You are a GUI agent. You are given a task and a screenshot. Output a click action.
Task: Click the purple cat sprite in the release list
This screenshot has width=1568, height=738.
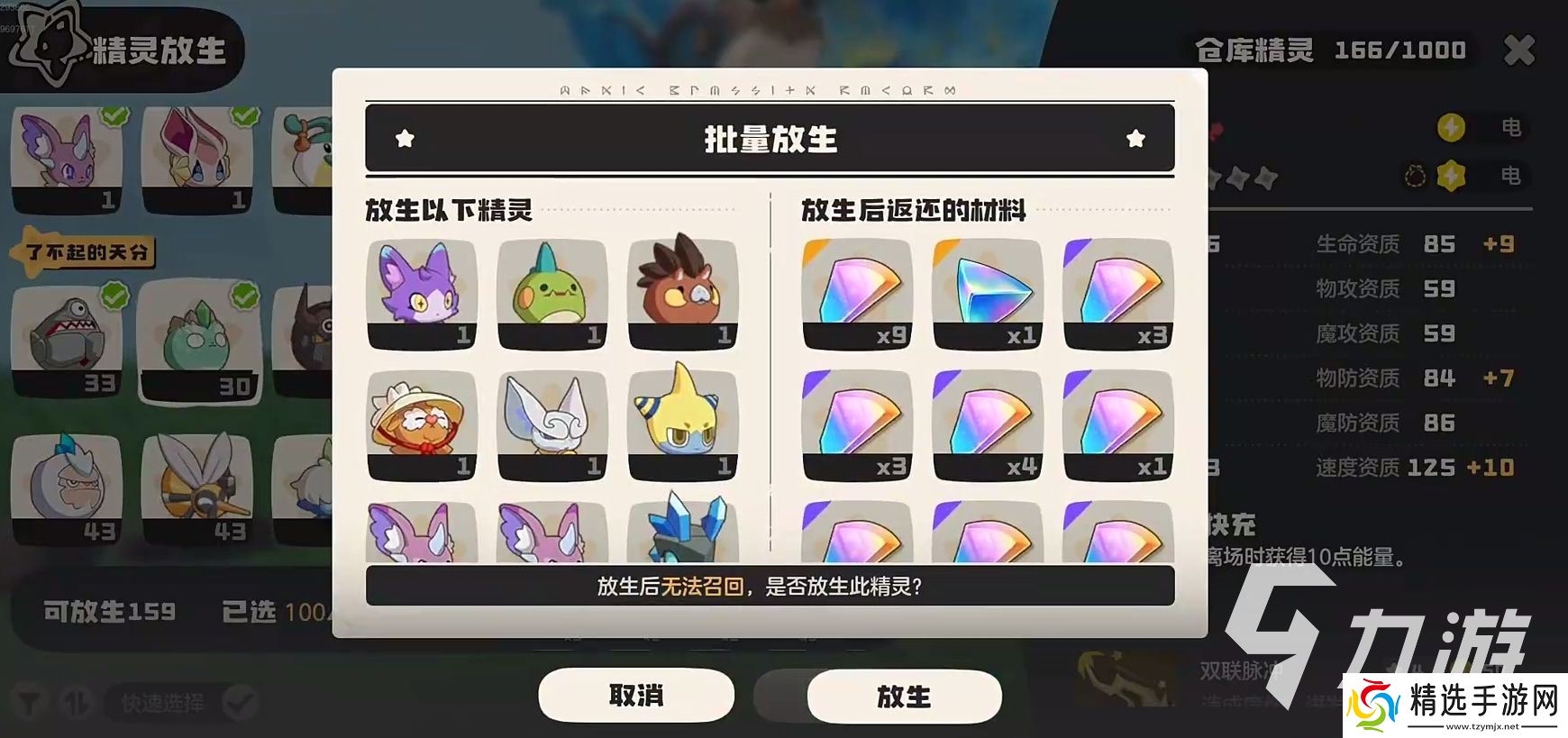(x=422, y=293)
